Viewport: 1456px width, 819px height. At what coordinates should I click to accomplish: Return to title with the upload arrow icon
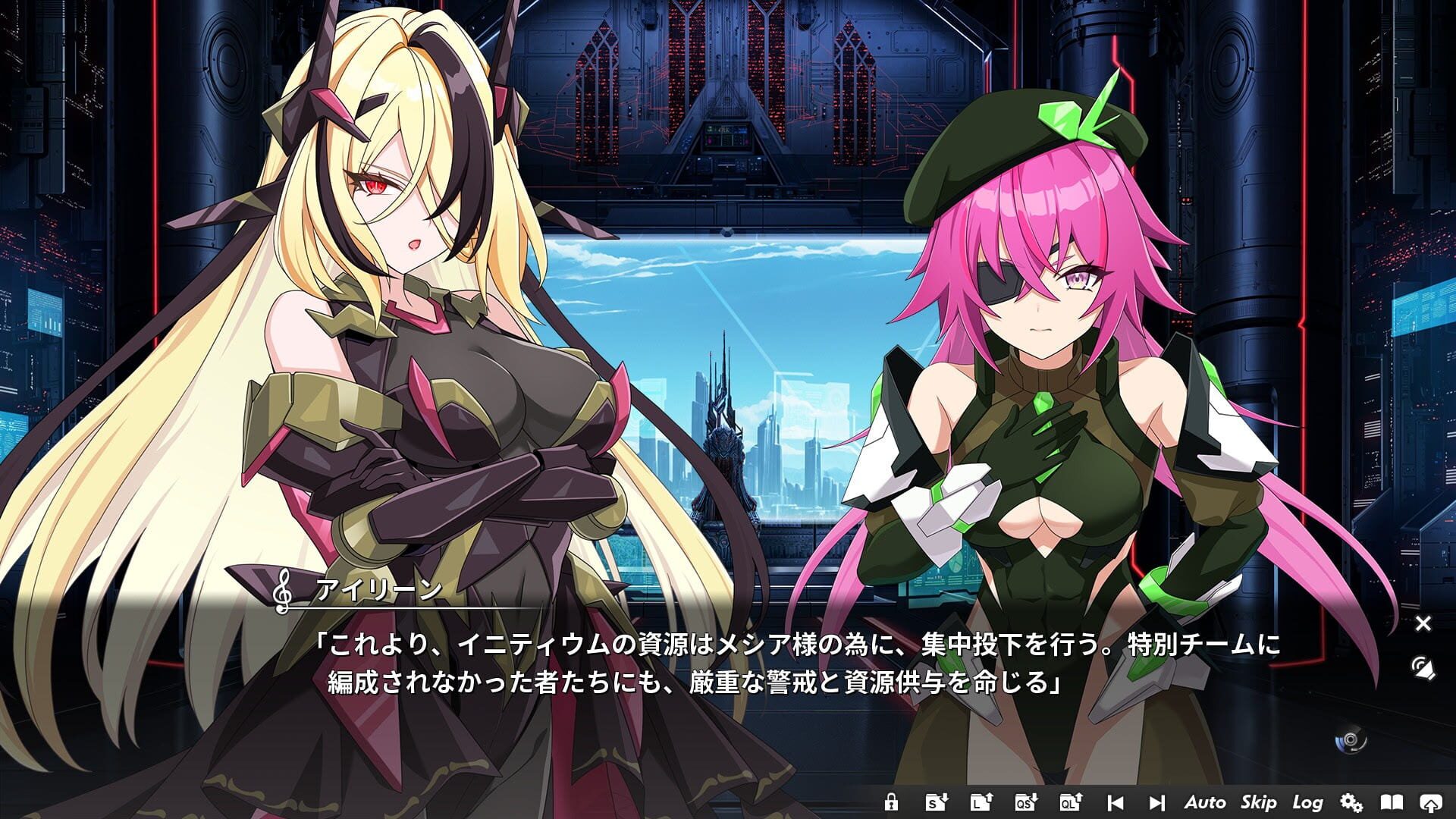tap(1432, 800)
